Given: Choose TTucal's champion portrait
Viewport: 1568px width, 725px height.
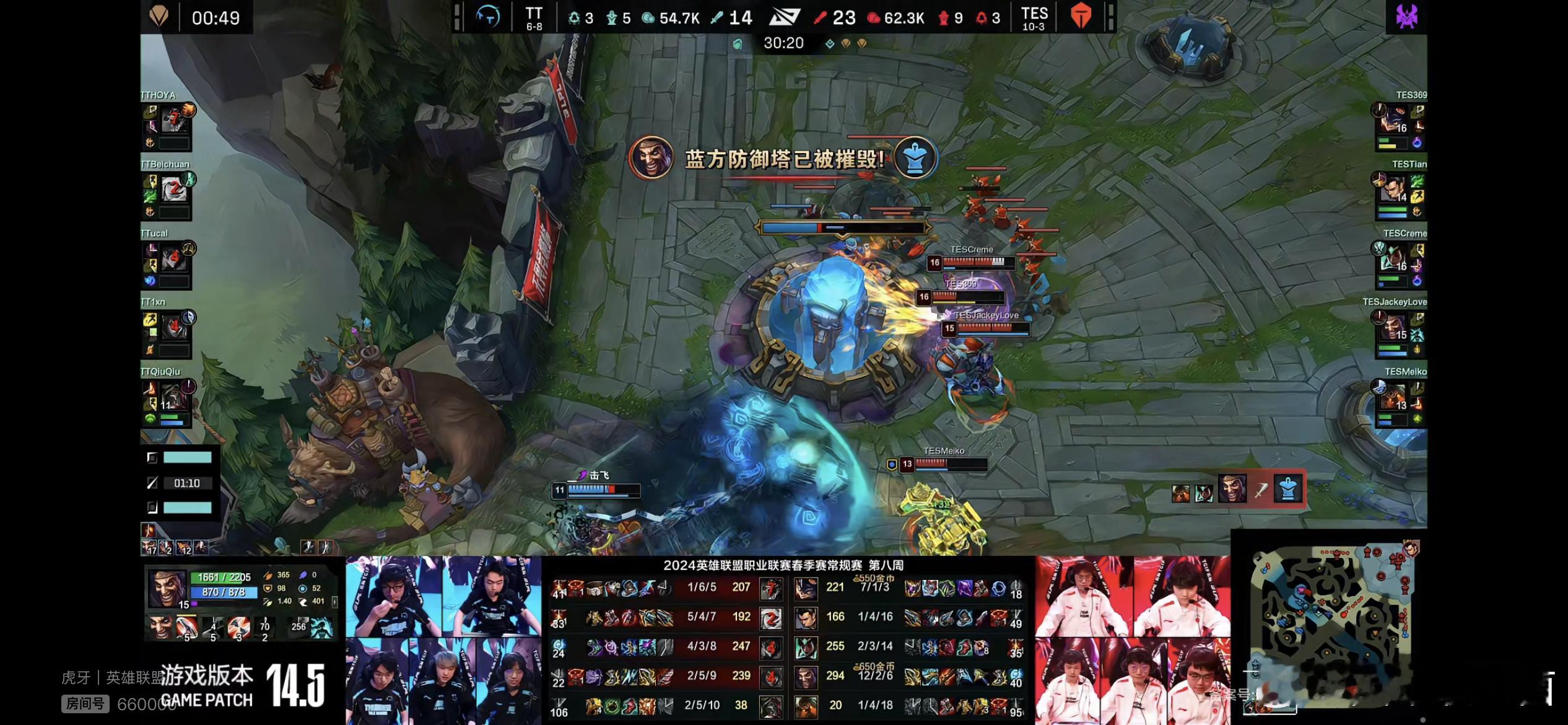Looking at the screenshot, I should pos(174,258).
